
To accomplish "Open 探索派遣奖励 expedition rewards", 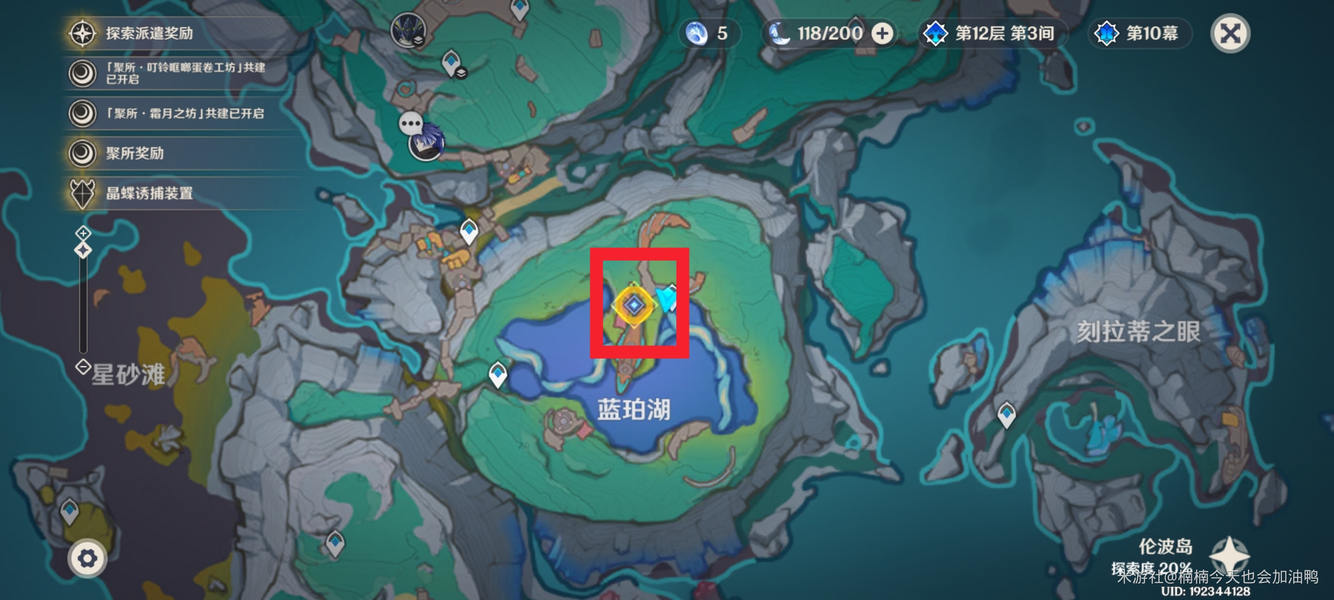I will (x=149, y=33).
